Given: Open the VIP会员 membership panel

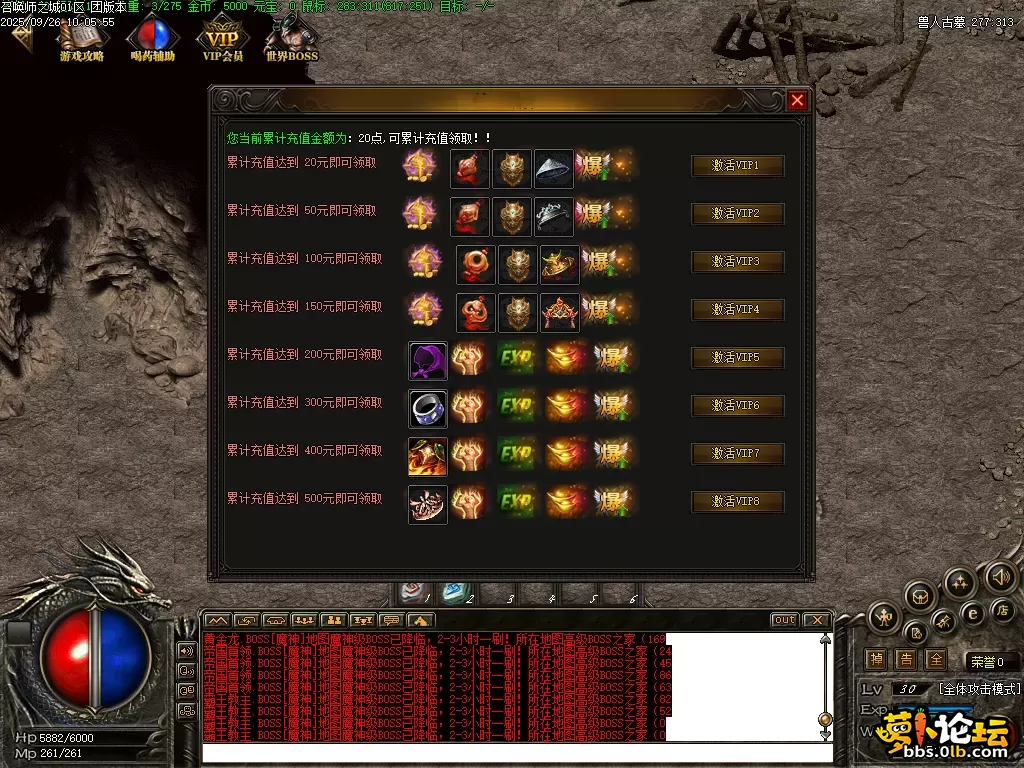Looking at the screenshot, I should 222,40.
